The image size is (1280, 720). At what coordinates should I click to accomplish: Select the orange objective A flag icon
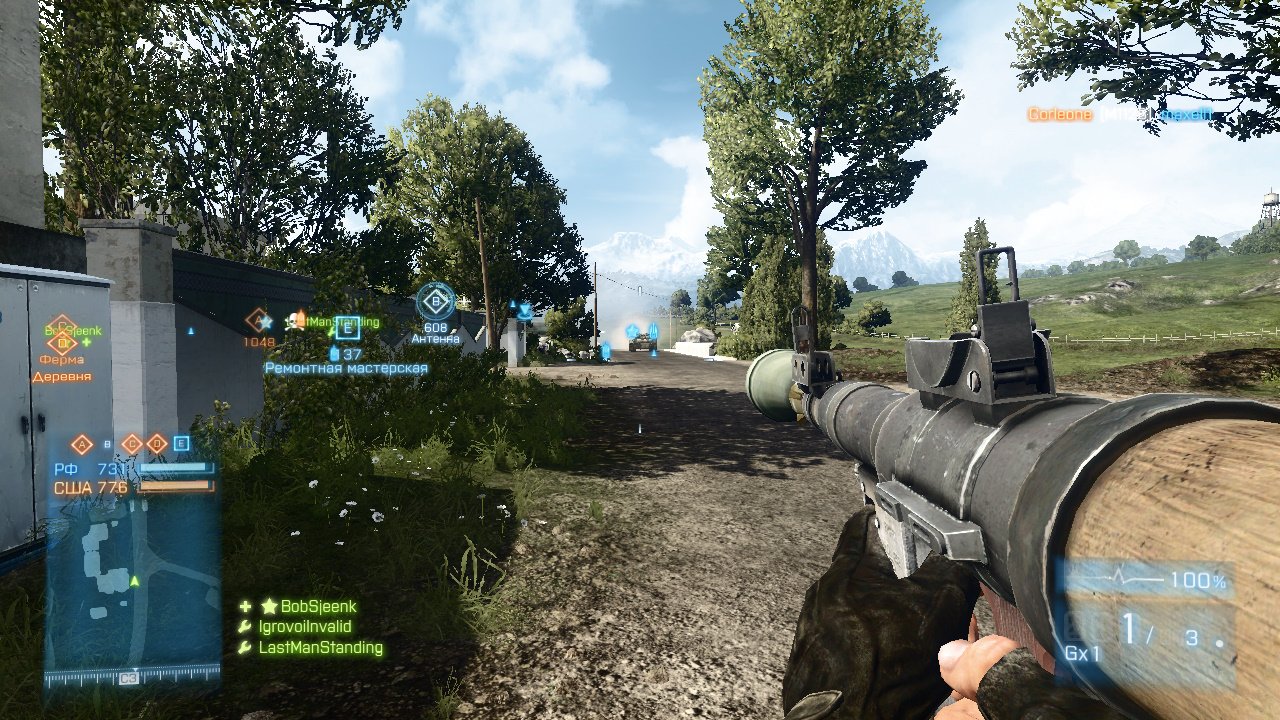pos(257,318)
